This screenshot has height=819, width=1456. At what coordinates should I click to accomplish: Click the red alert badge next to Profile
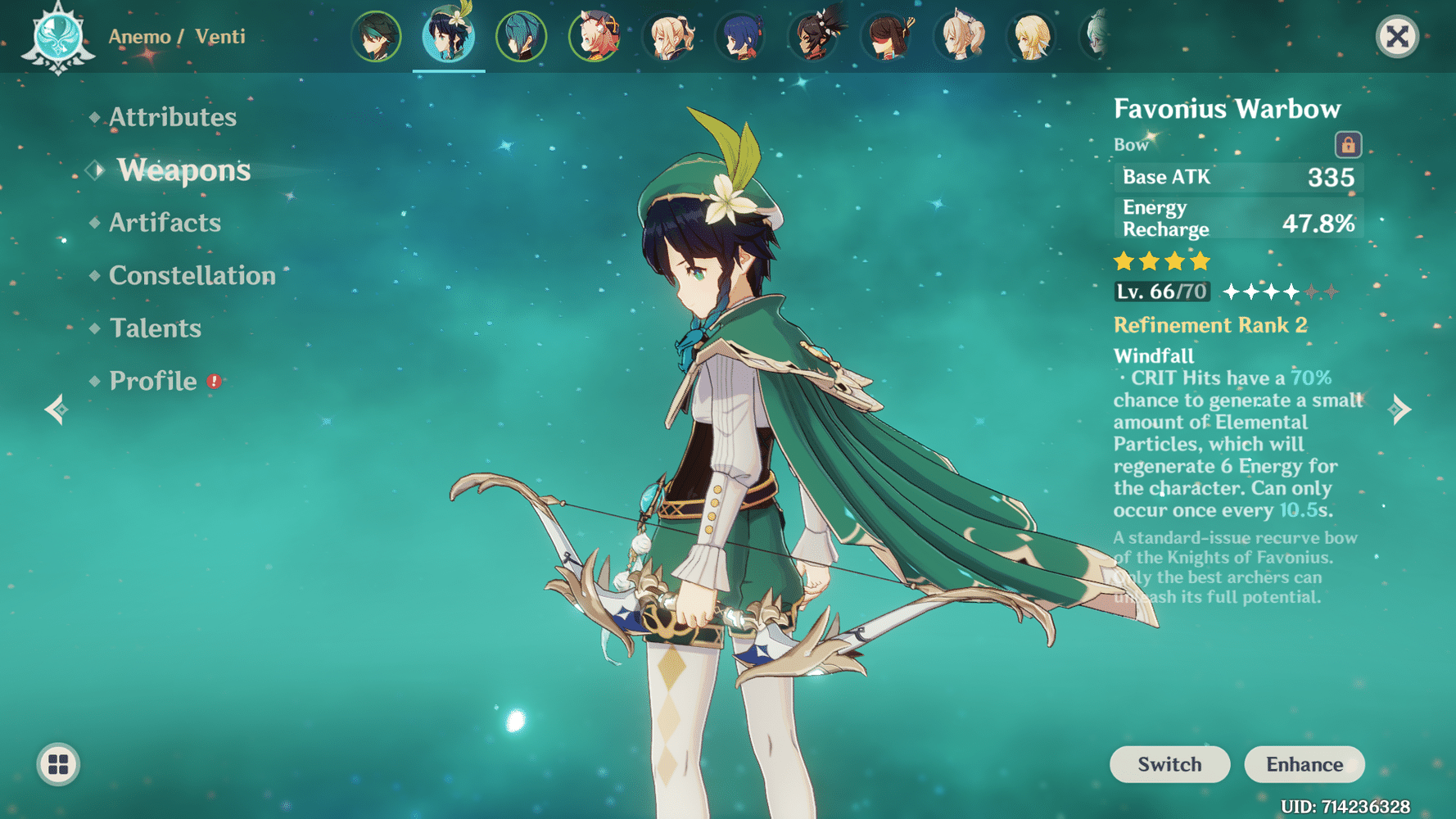(x=212, y=380)
